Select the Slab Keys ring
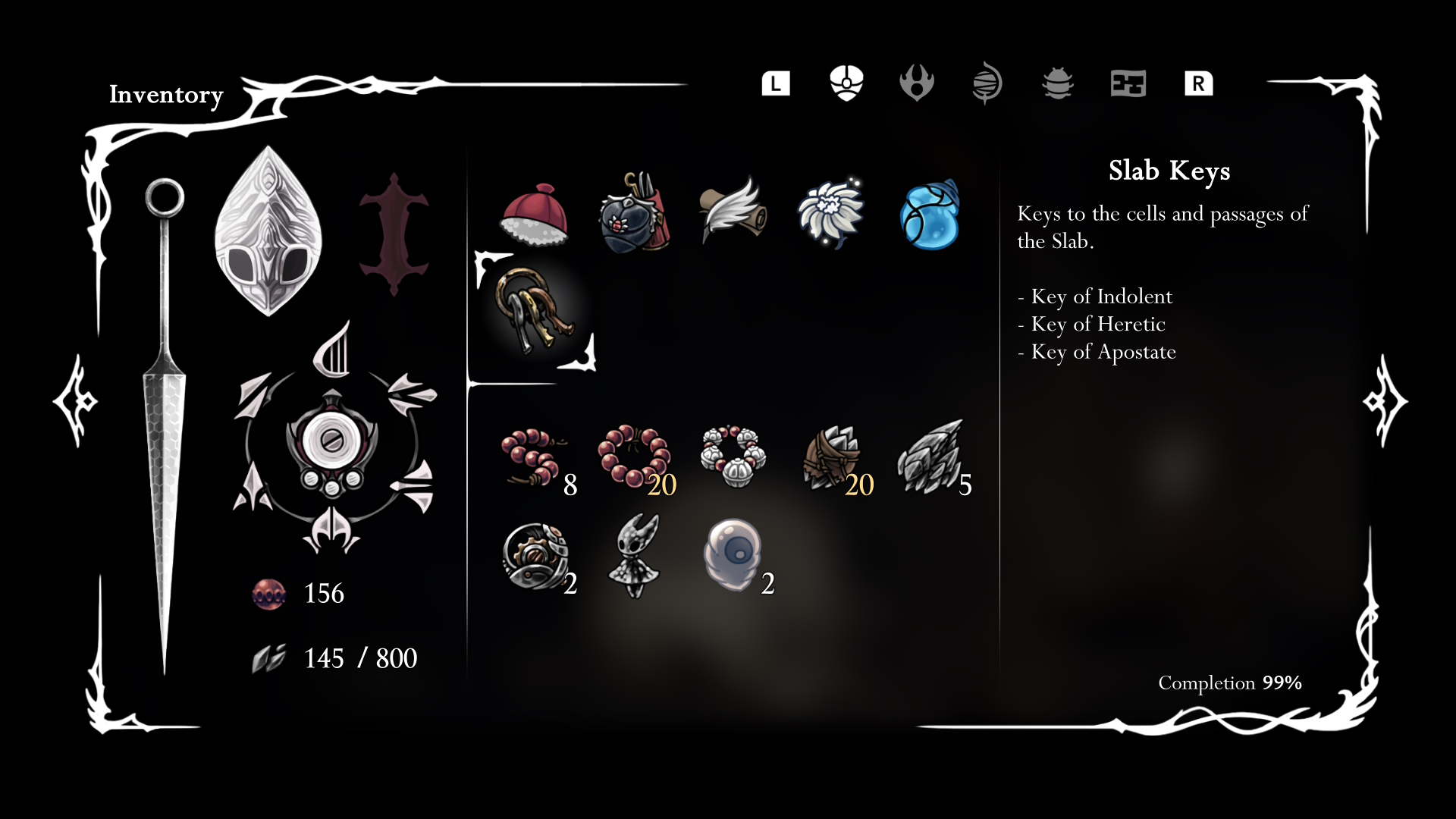The image size is (1456, 819). point(535,311)
